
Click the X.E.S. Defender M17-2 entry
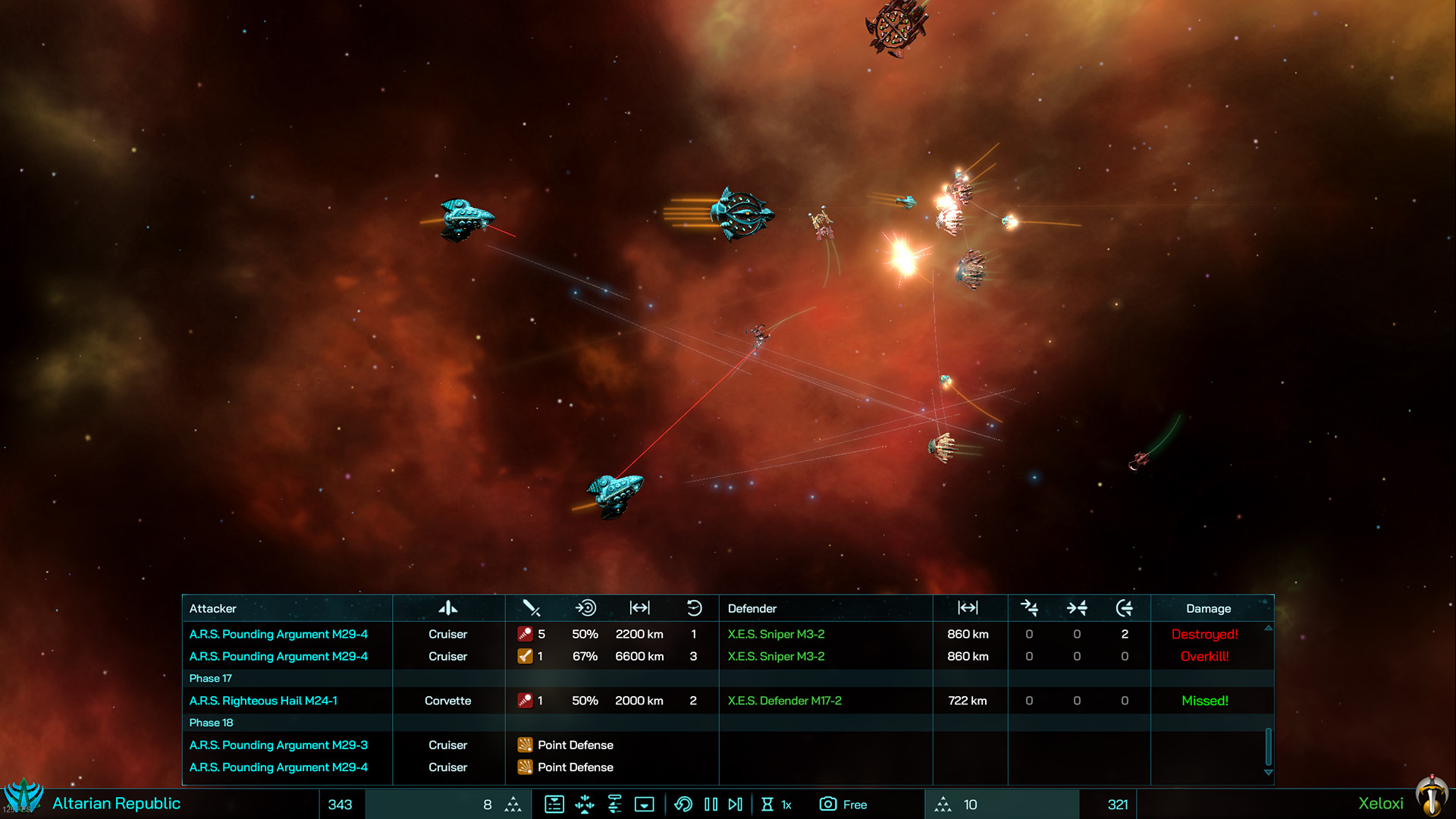784,701
